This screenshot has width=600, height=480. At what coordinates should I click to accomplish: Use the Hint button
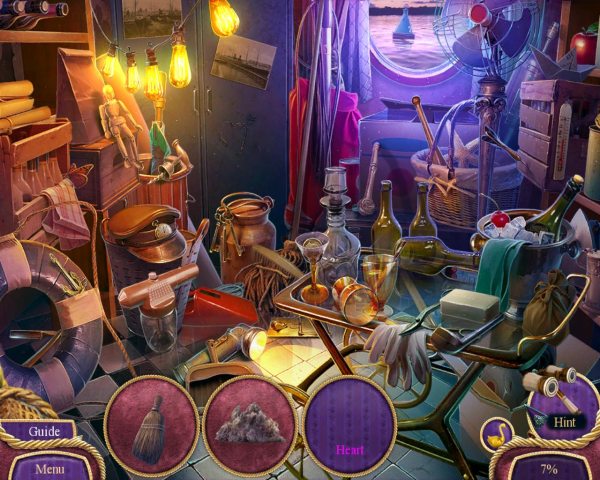564,421
